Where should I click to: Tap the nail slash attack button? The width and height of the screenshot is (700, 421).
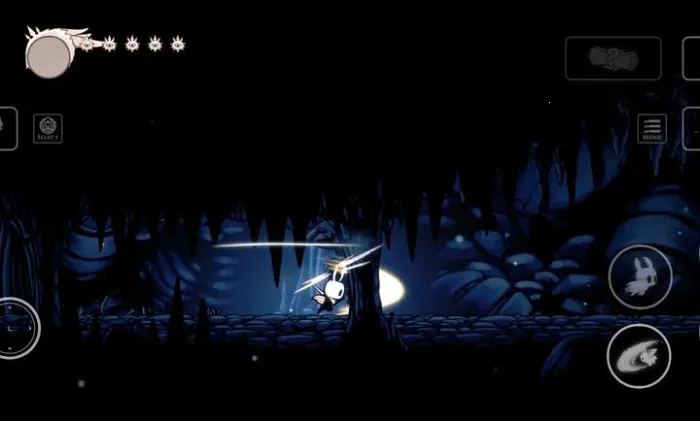pyautogui.click(x=638, y=356)
